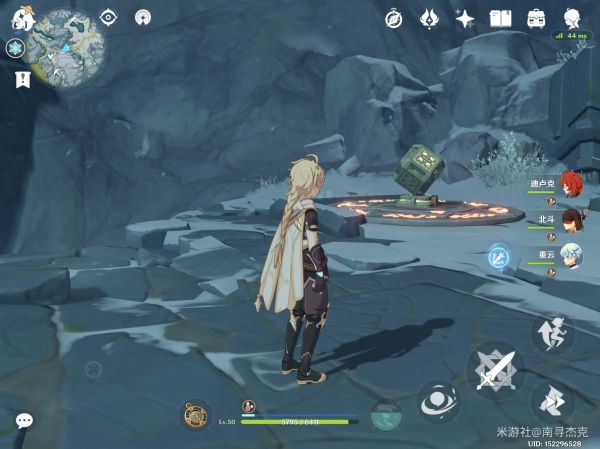Screen dimensions: 600x449
Task: Switch to party member 重云
Action: tap(569, 253)
